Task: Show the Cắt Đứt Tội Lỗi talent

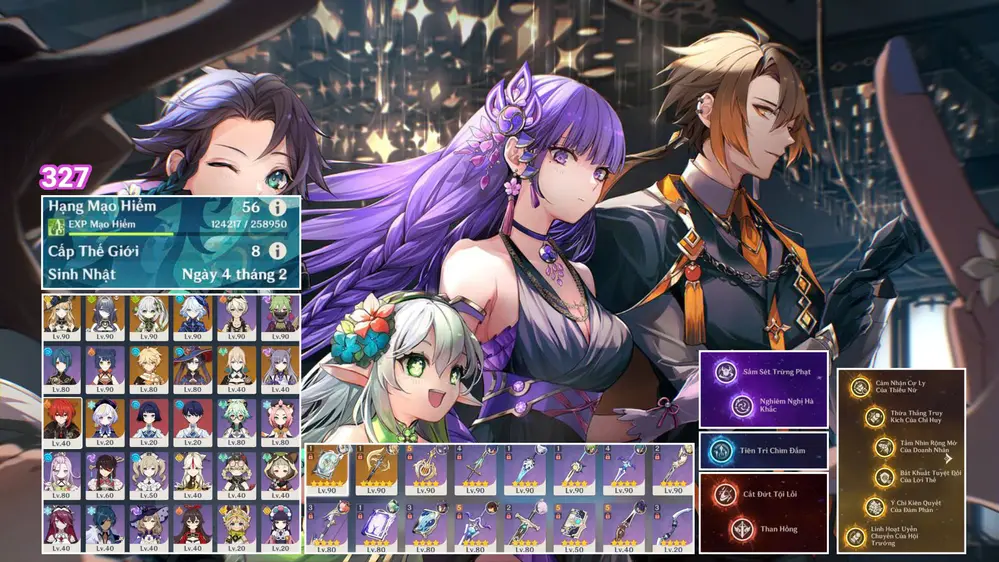Action: tap(722, 492)
